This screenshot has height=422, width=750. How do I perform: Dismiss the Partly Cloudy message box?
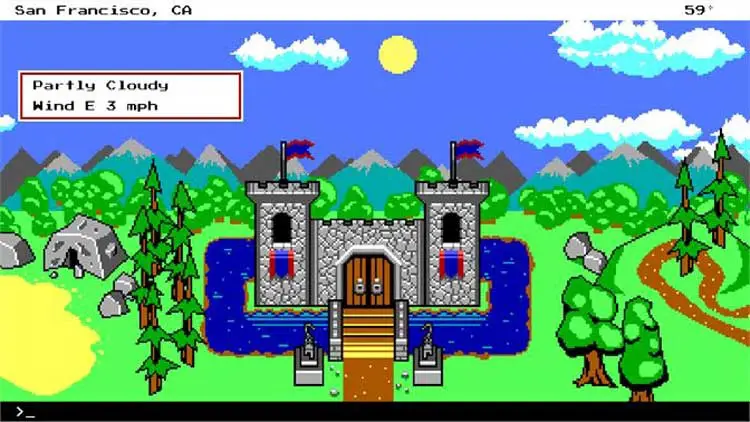[x=130, y=95]
